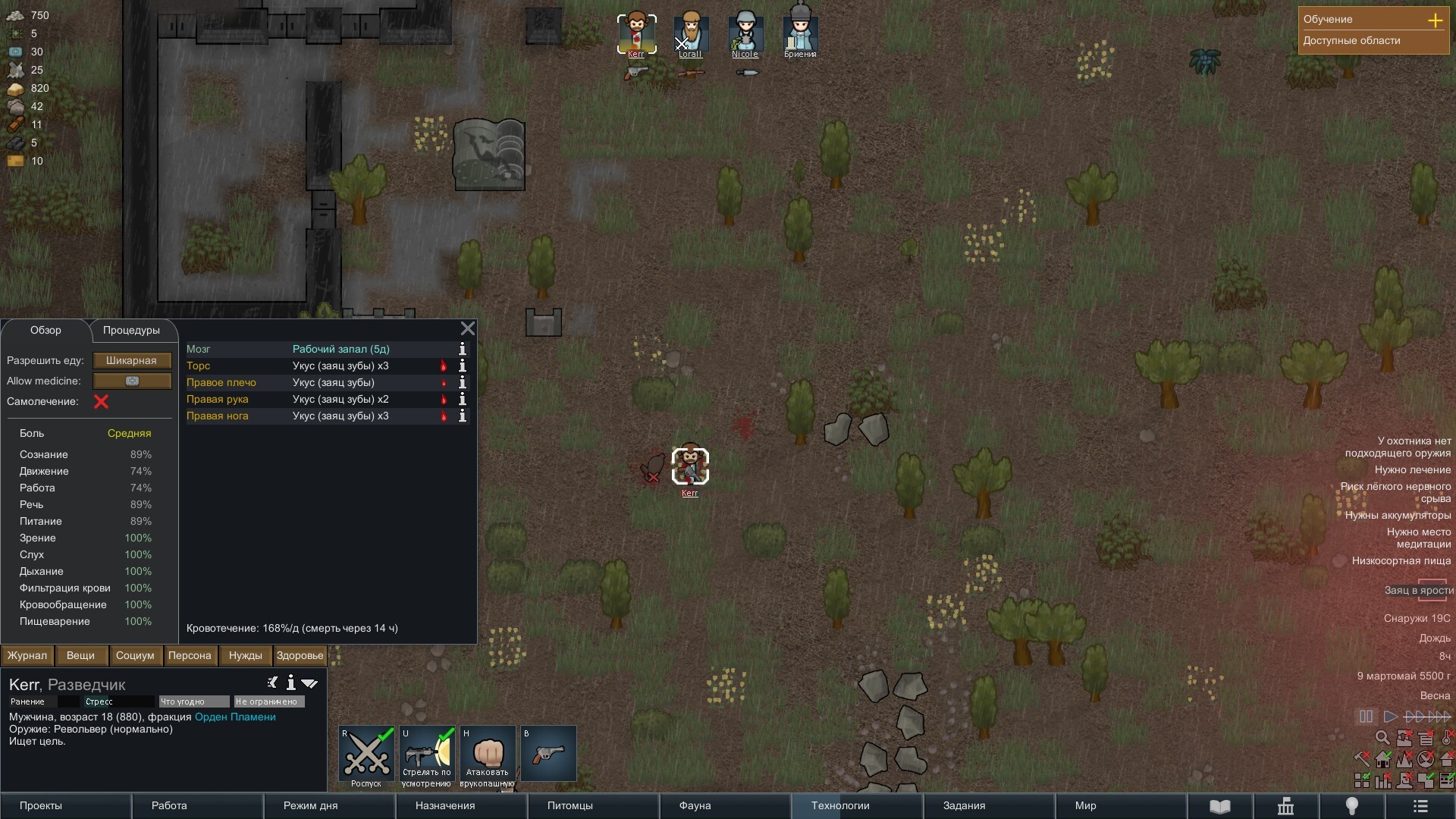Open the Фауна wildlife menu
The width and height of the screenshot is (1456, 819).
coord(695,806)
